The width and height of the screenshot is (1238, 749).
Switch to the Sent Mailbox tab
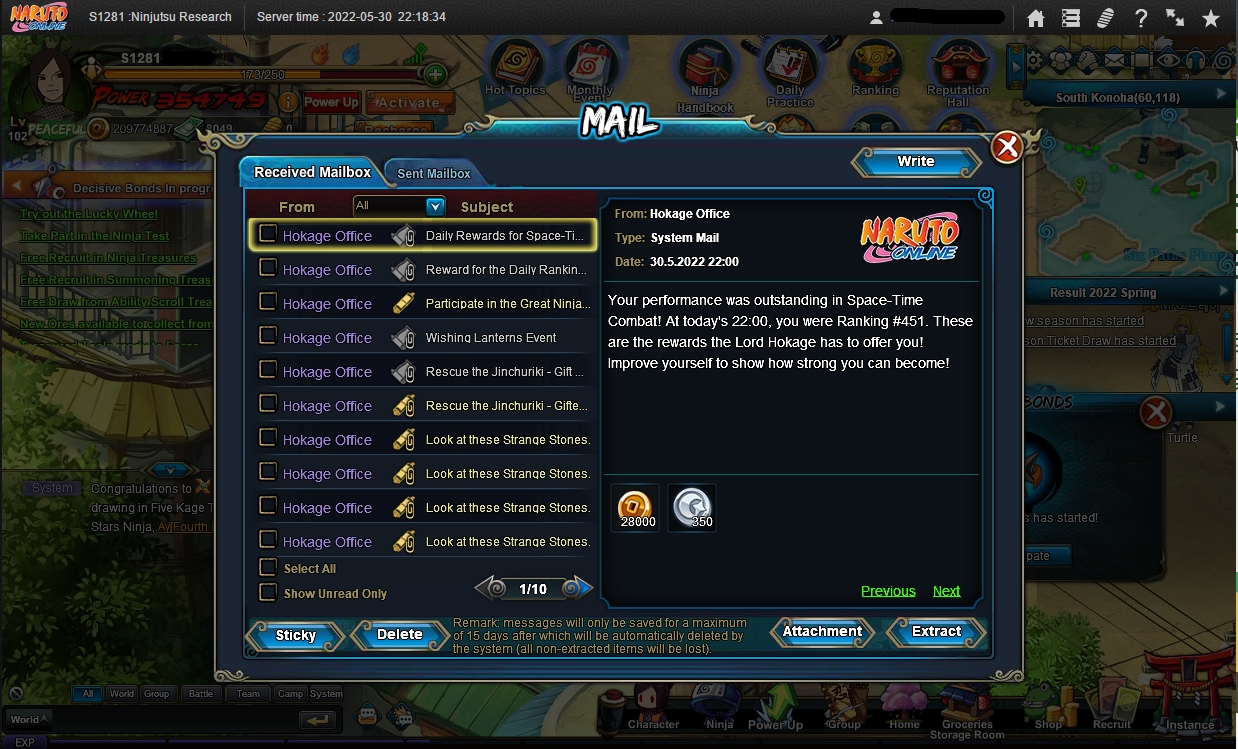click(434, 173)
